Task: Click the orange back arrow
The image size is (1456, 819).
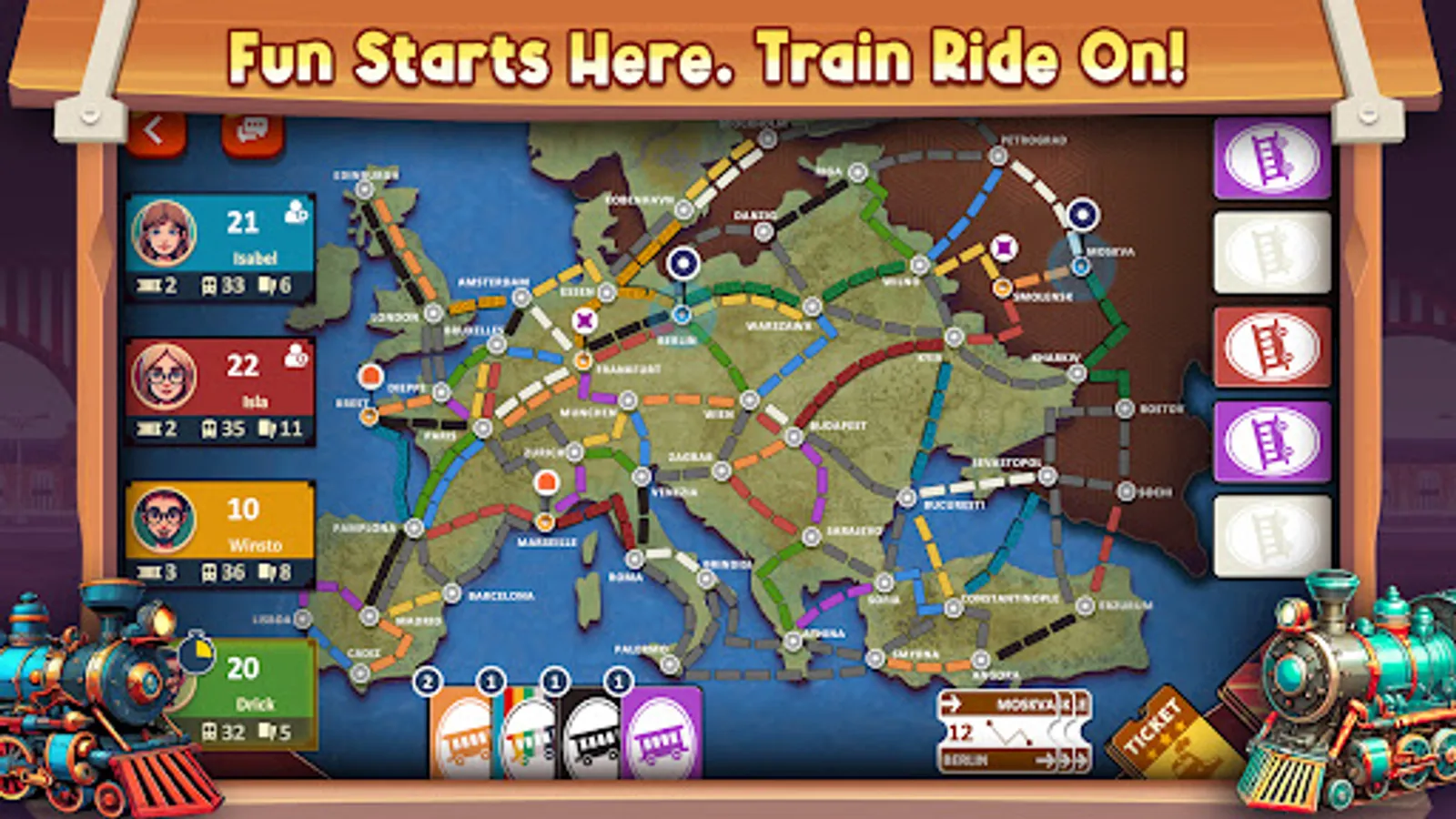Action: (x=157, y=130)
